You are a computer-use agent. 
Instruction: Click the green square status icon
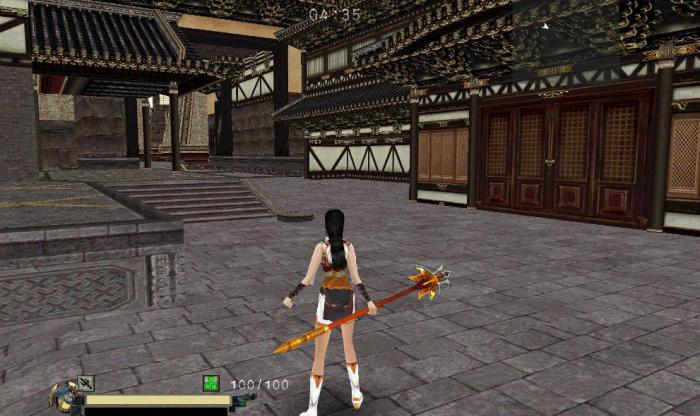[211, 382]
